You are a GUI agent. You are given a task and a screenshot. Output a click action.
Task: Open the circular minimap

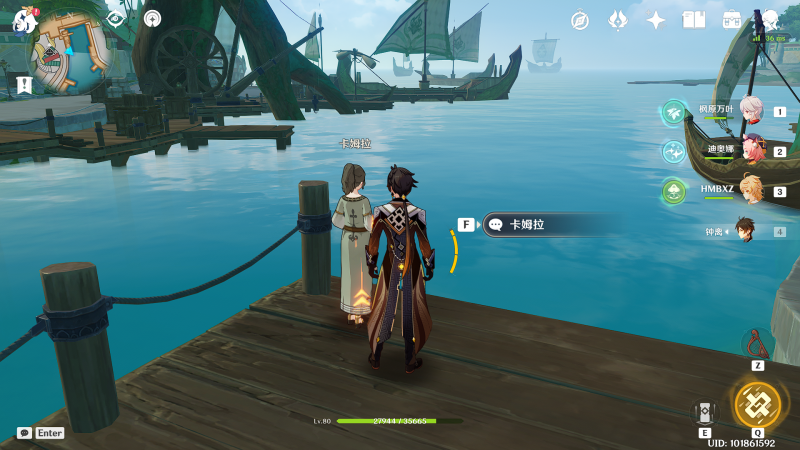pos(68,50)
